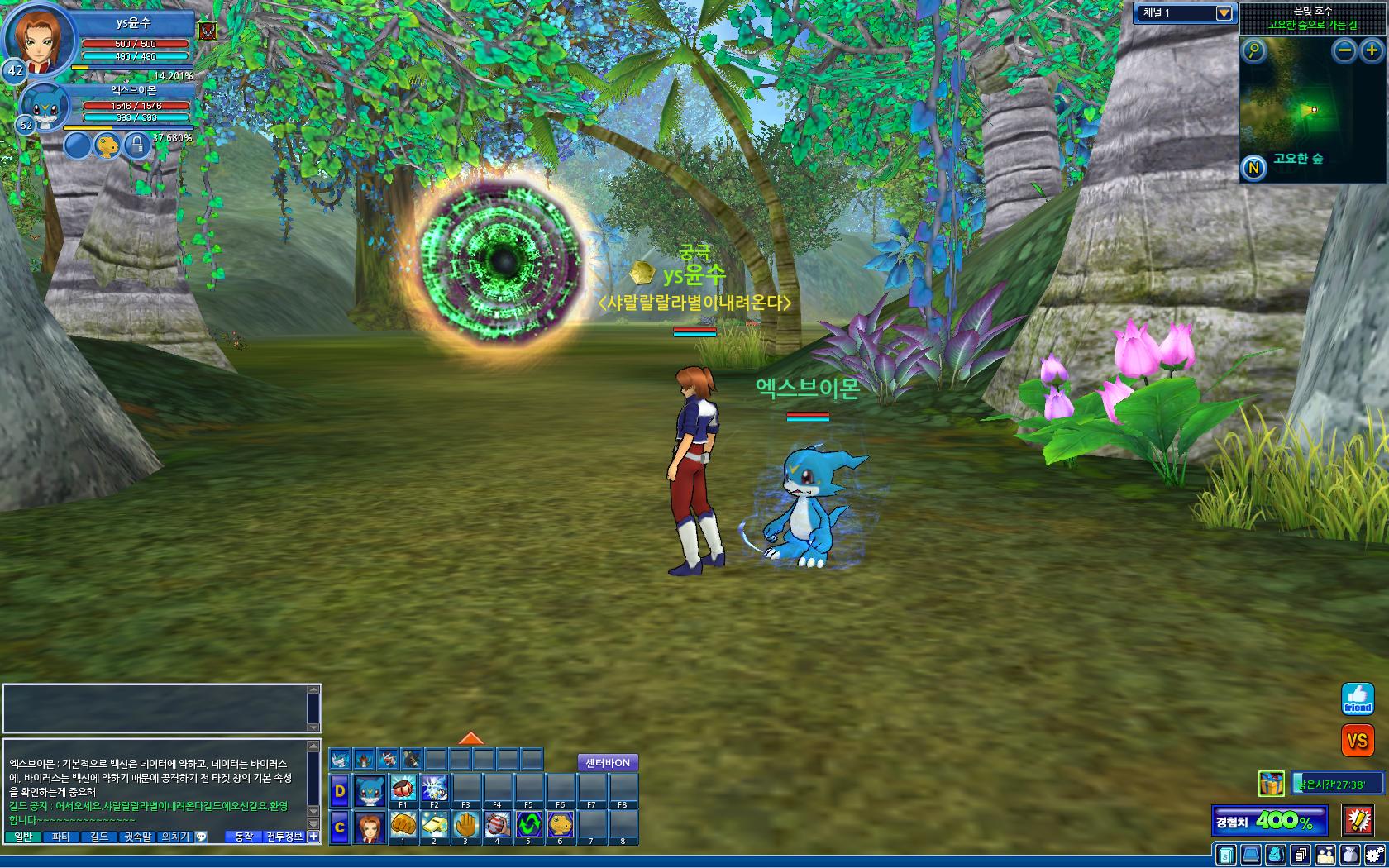Select the 귓속말 whisper chat tab
Image resolution: width=1389 pixels, height=868 pixels.
click(138, 837)
